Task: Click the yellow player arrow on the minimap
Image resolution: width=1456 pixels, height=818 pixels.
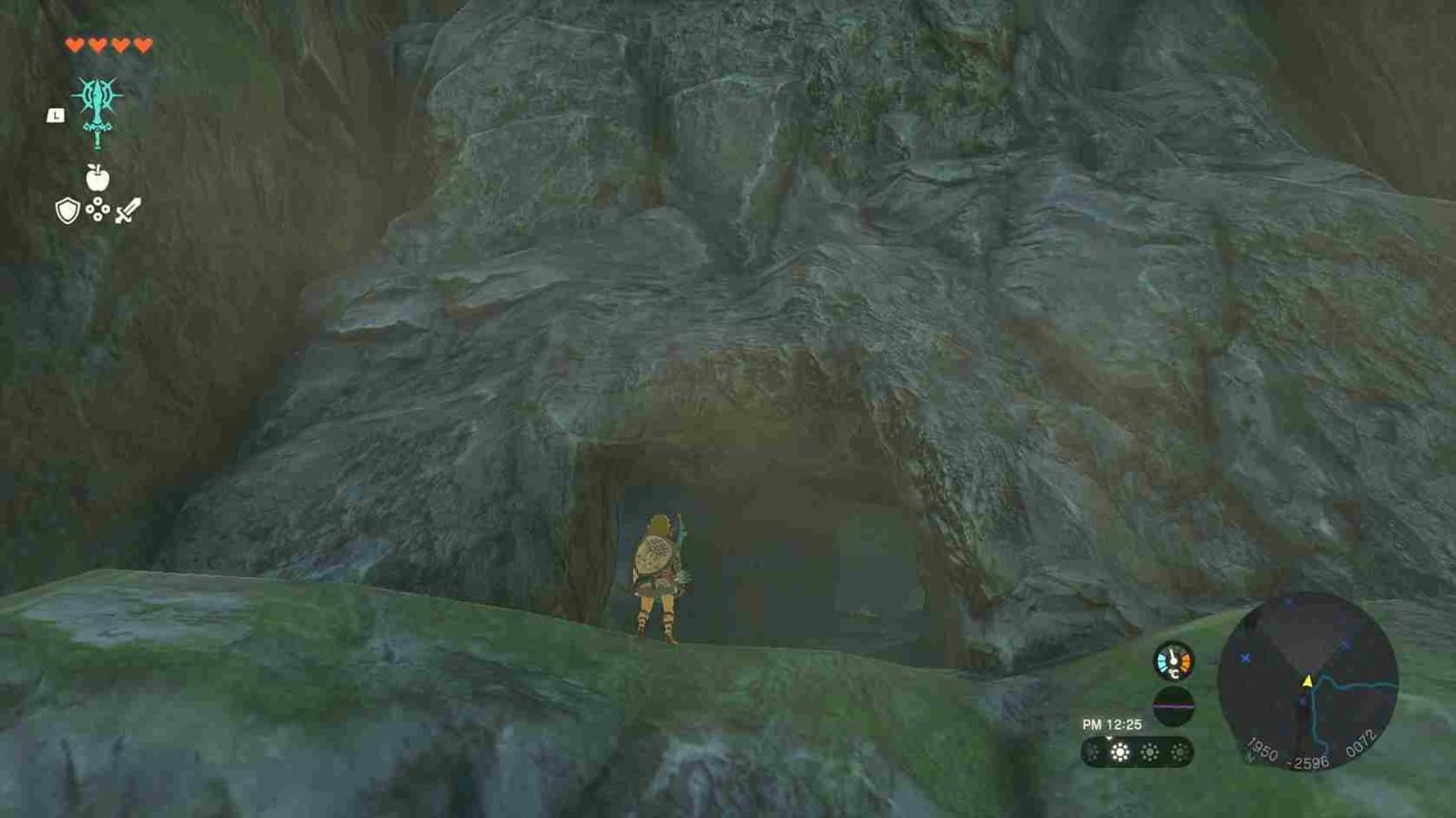Action: (1308, 681)
